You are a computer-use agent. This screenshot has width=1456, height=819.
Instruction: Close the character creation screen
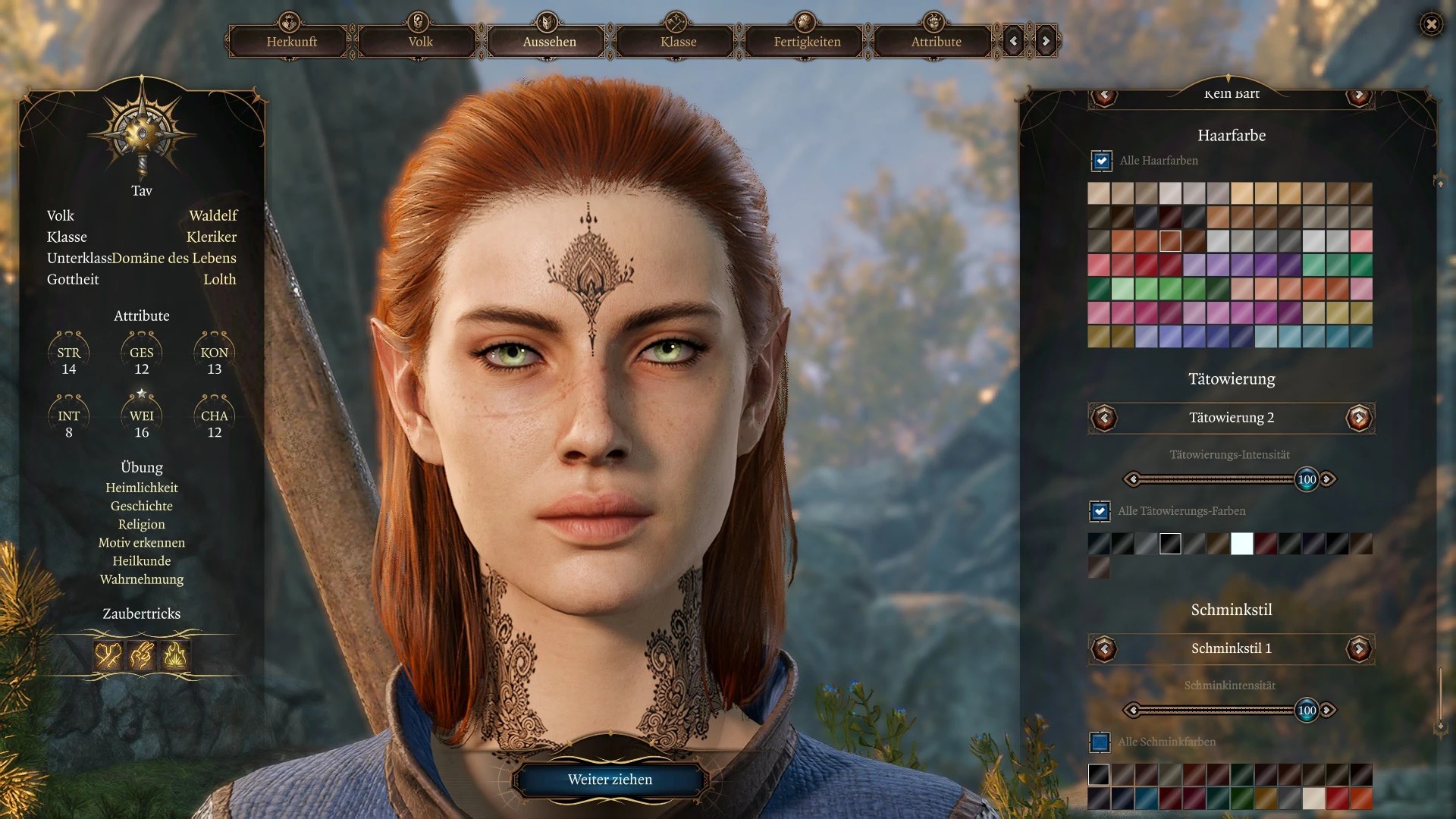tap(1431, 24)
